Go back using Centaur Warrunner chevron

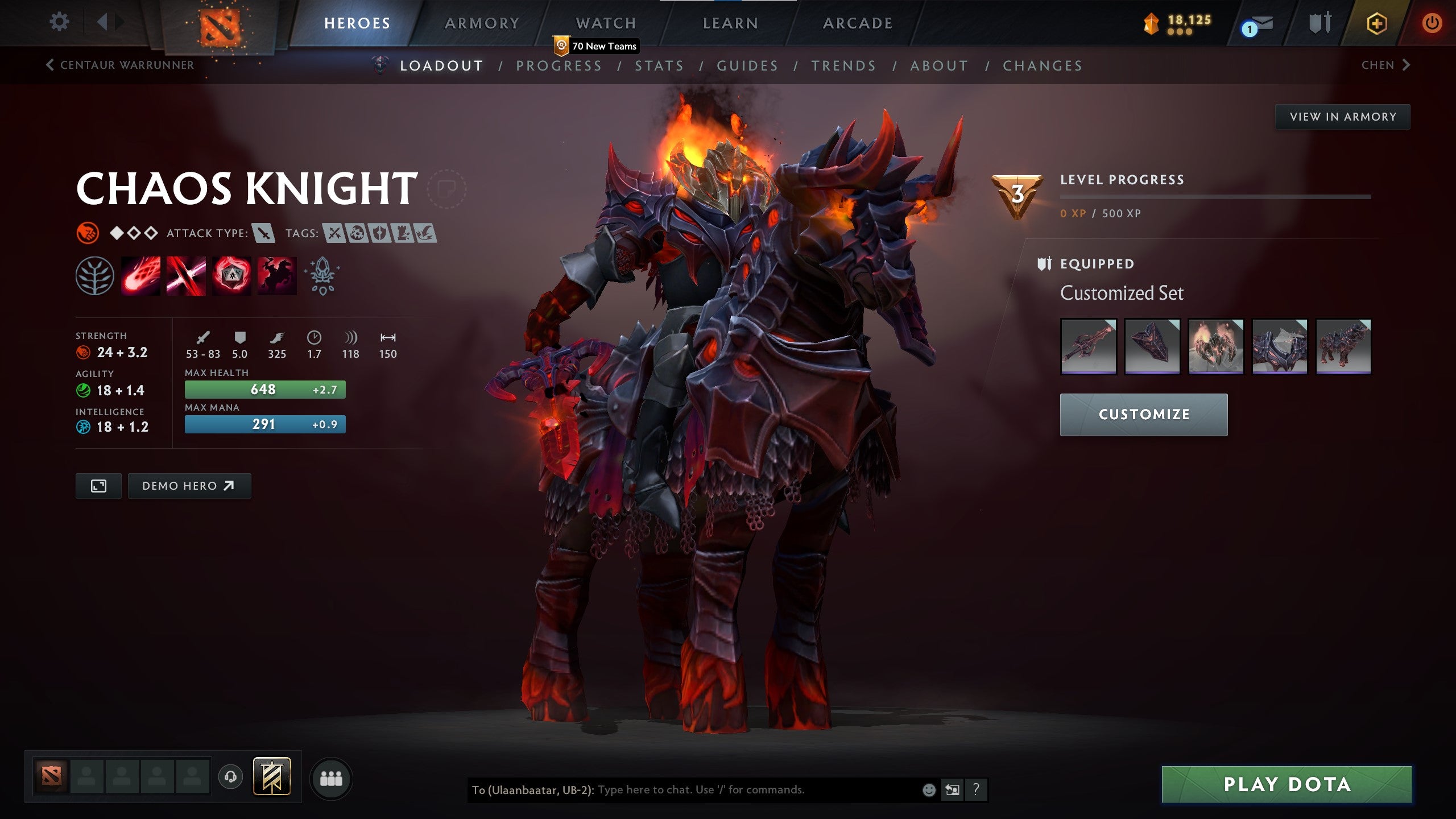pos(50,65)
